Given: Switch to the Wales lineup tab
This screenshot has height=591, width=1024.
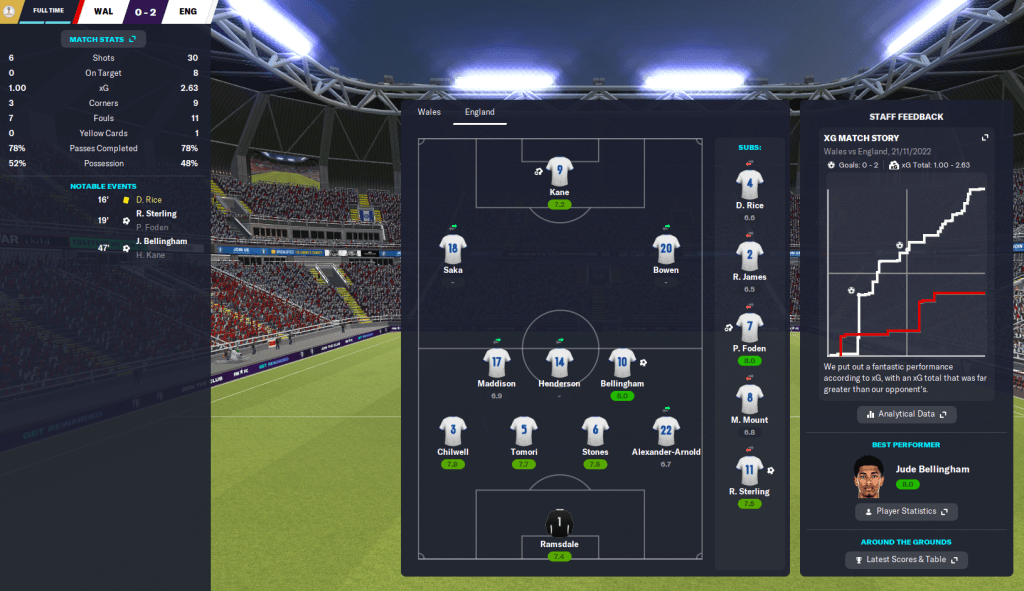Looking at the screenshot, I should pos(429,112).
